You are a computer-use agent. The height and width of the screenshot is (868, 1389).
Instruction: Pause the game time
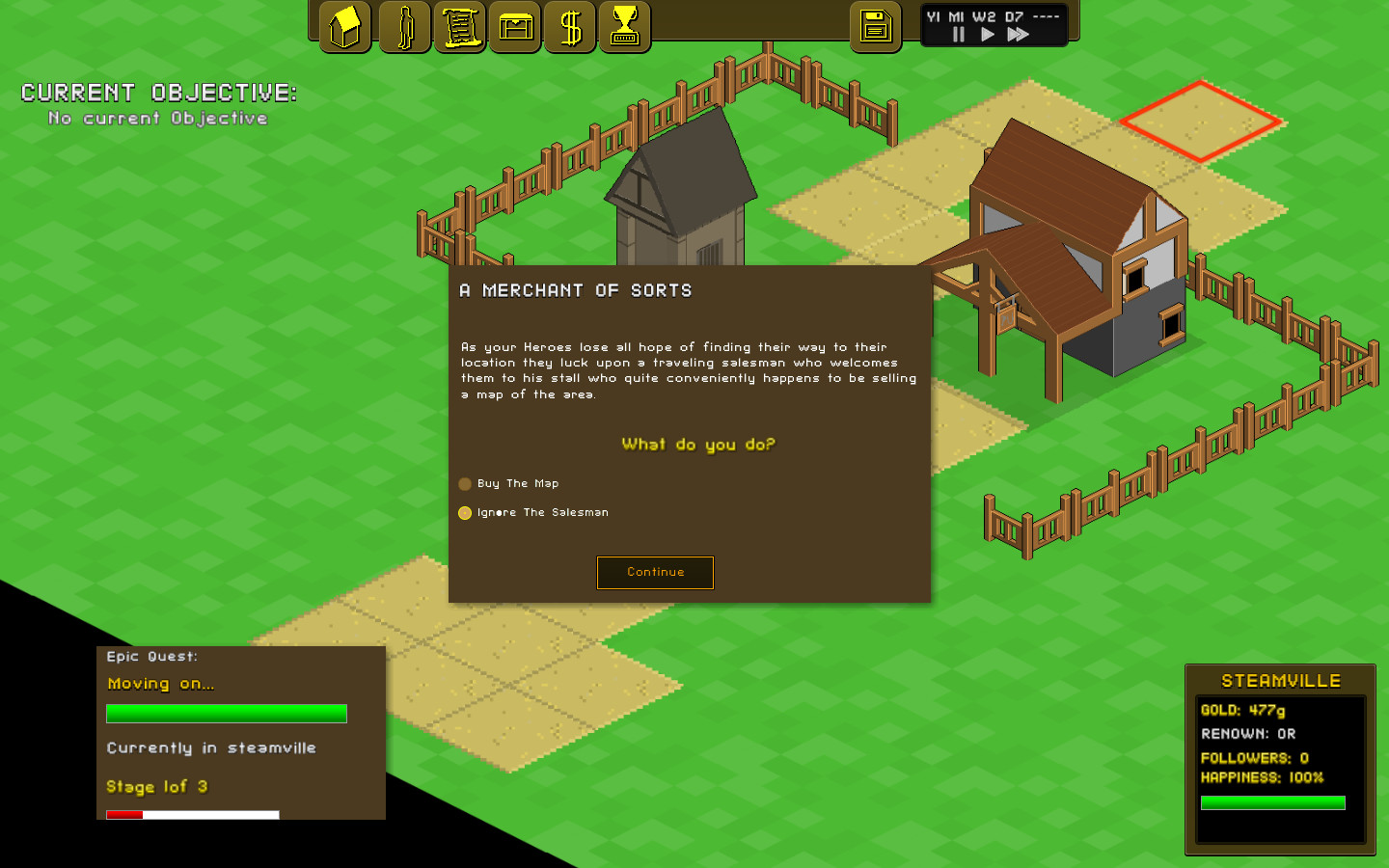959,35
